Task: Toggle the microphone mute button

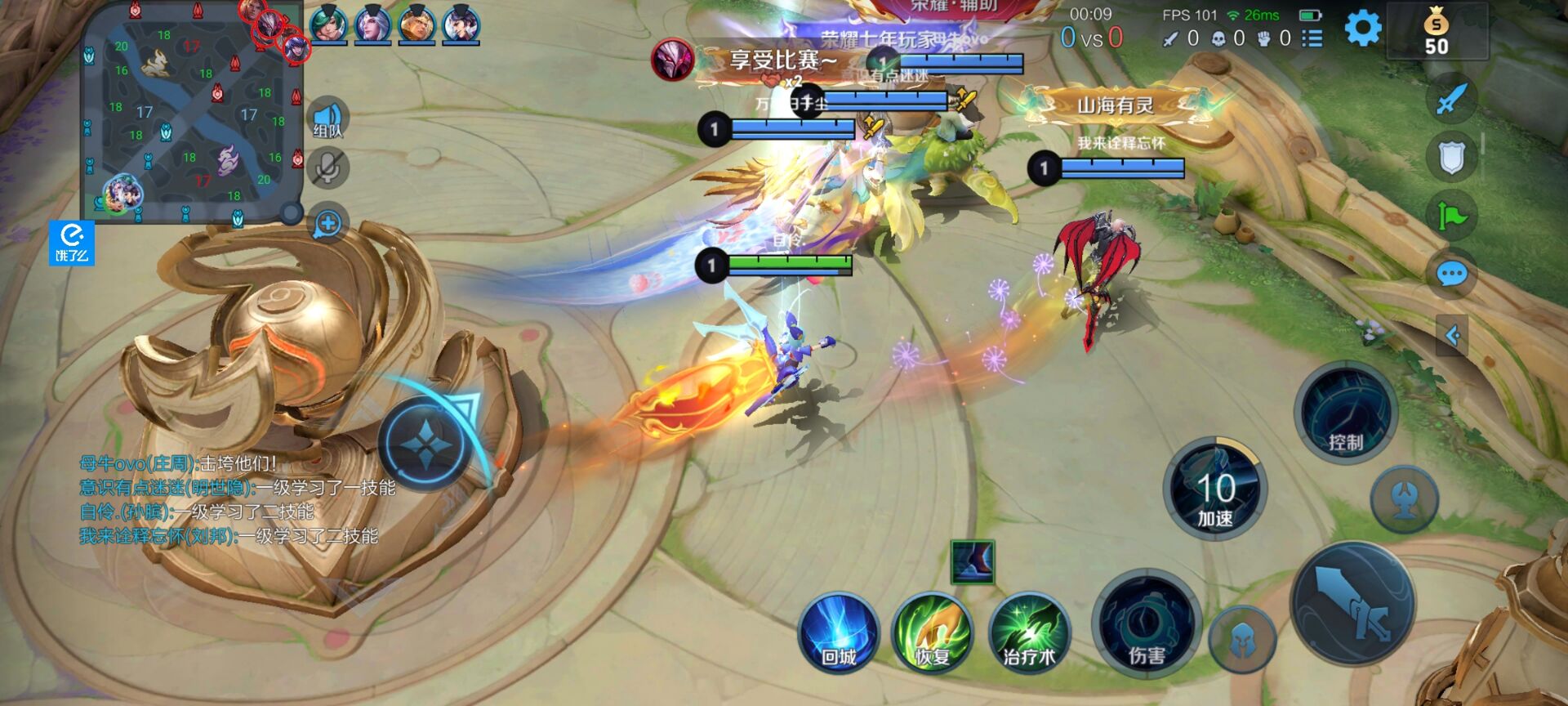Action: click(328, 168)
